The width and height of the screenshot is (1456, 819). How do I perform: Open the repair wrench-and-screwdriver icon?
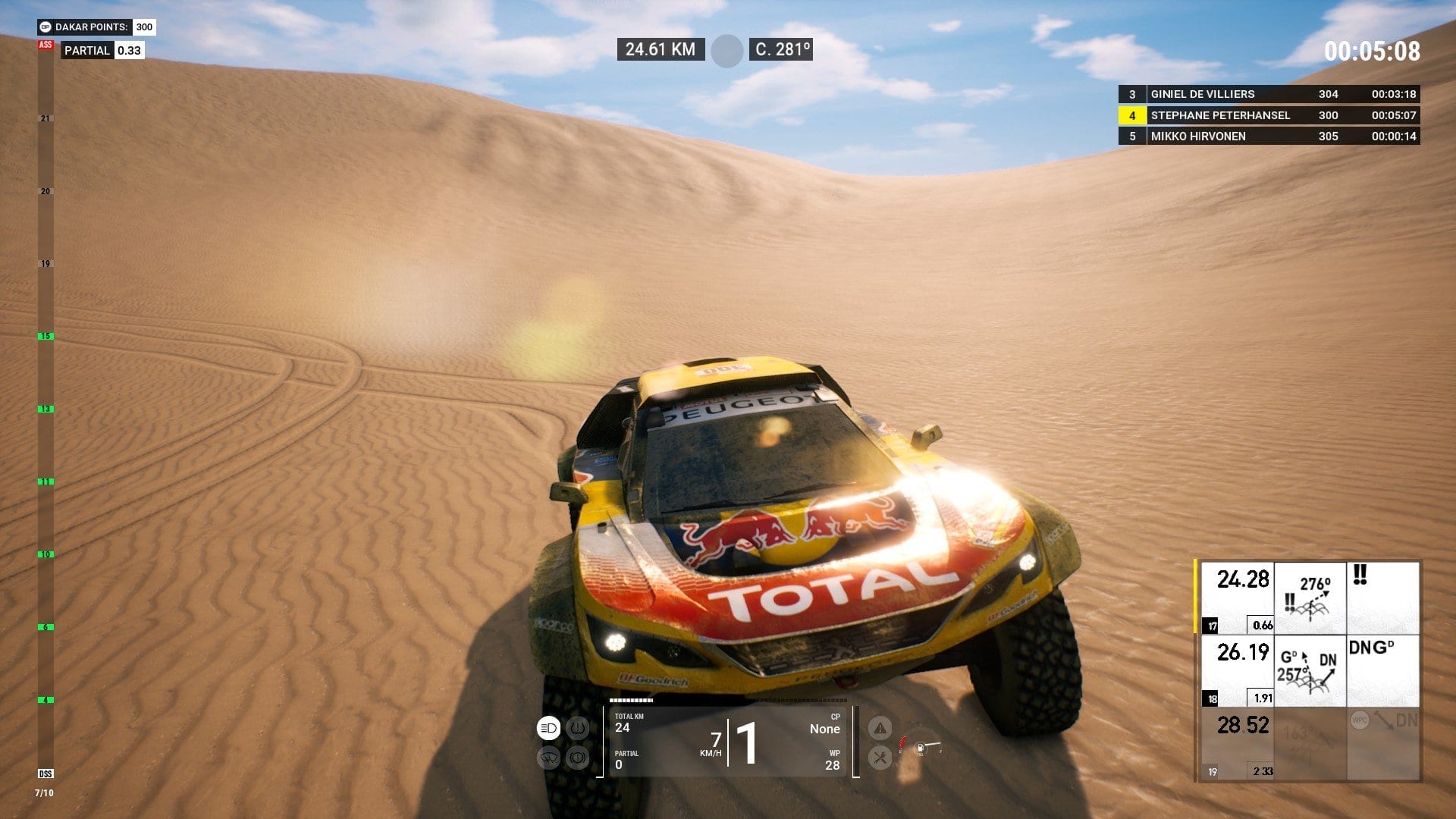pos(880,757)
